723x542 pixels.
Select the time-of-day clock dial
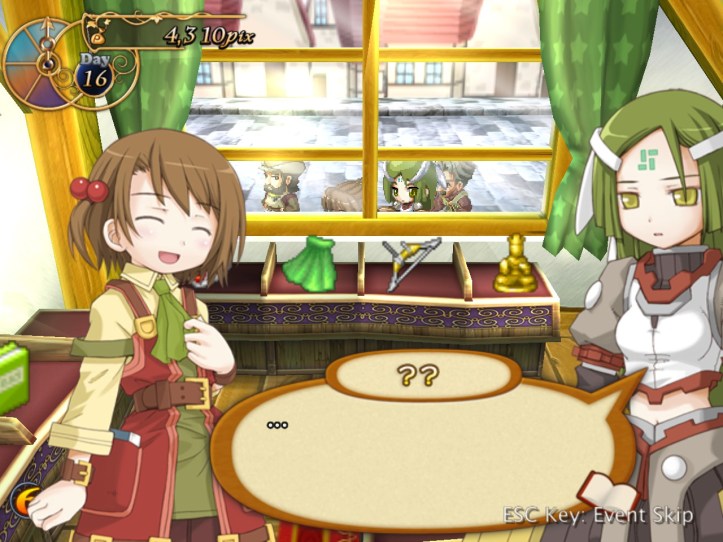click(42, 60)
